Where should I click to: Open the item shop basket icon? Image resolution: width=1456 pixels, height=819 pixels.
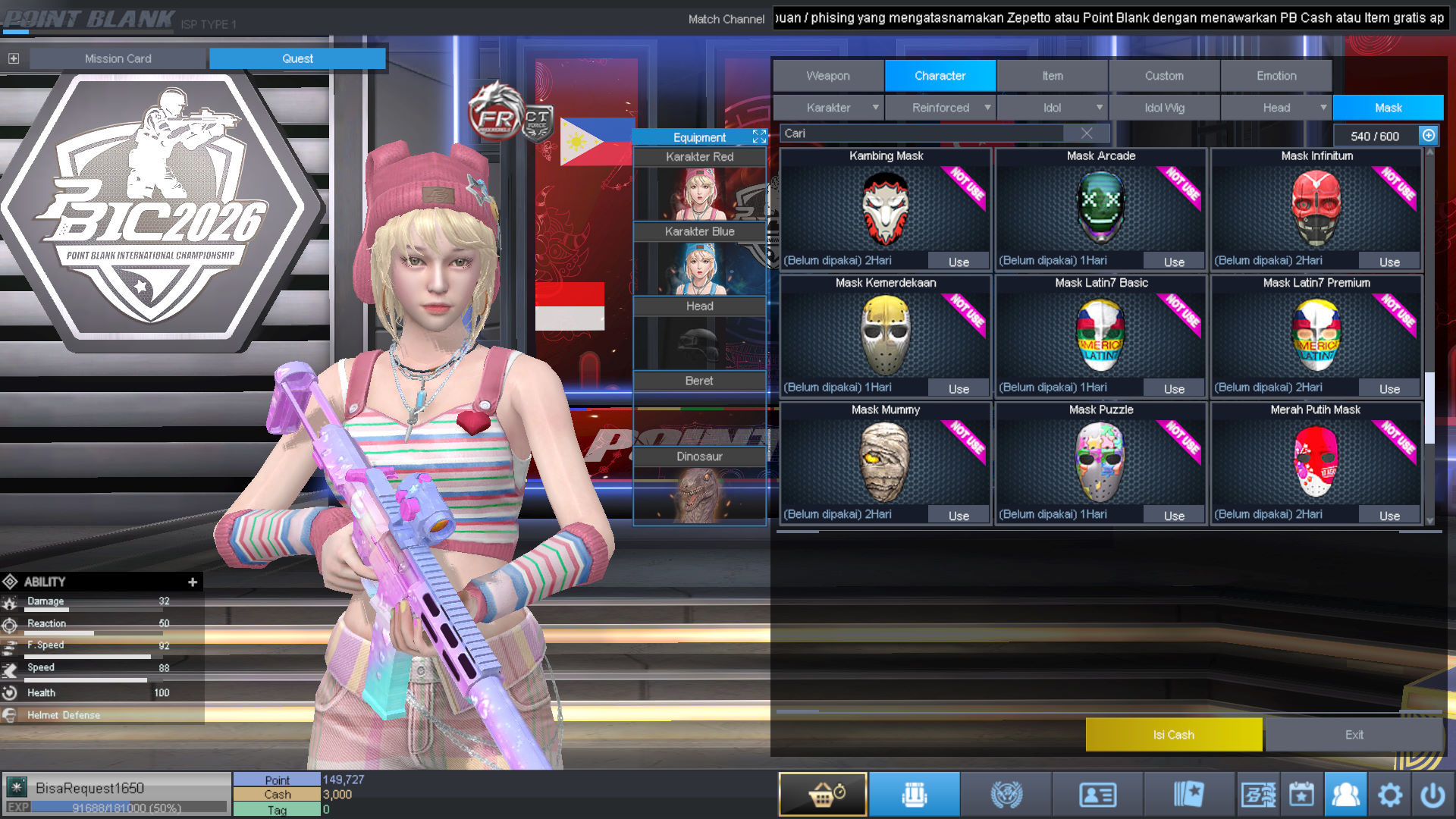(x=822, y=793)
